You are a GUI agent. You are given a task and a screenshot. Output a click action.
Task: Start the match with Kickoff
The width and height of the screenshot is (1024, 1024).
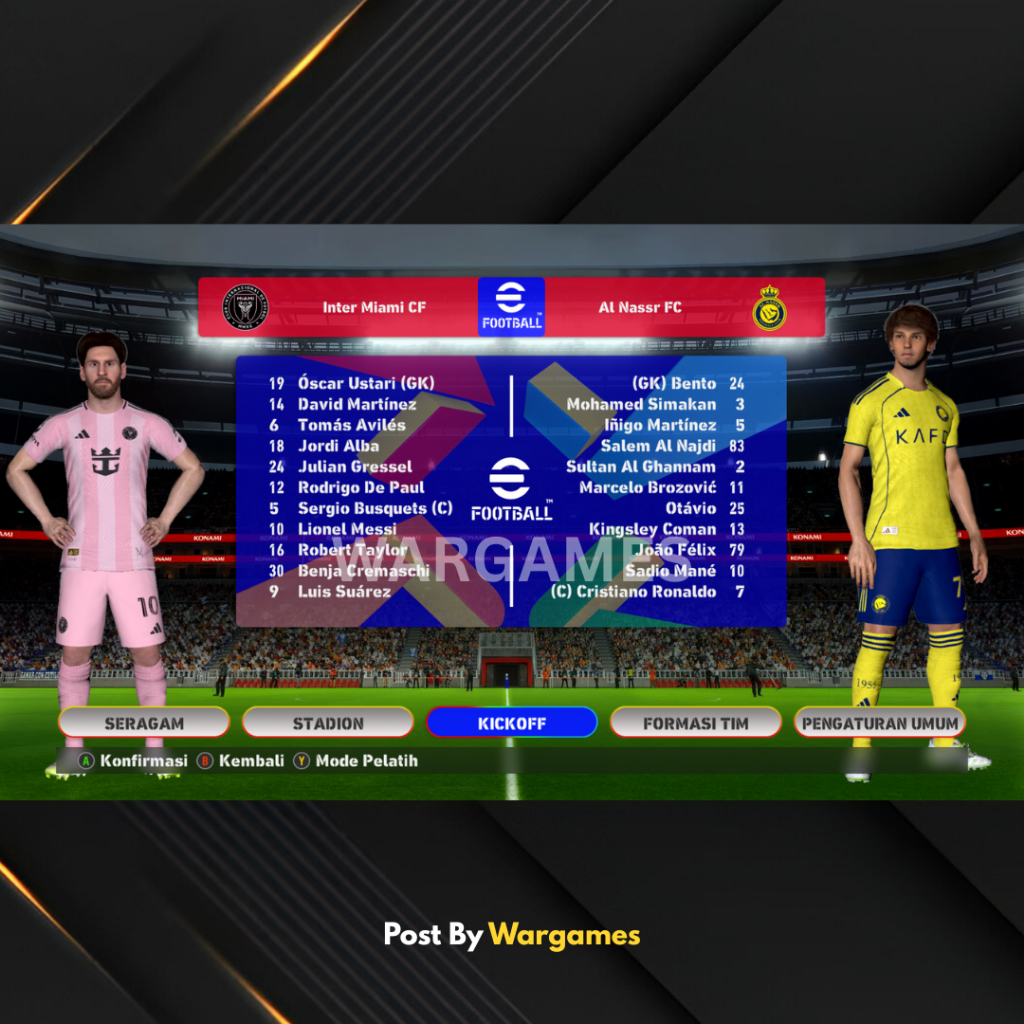pos(511,722)
